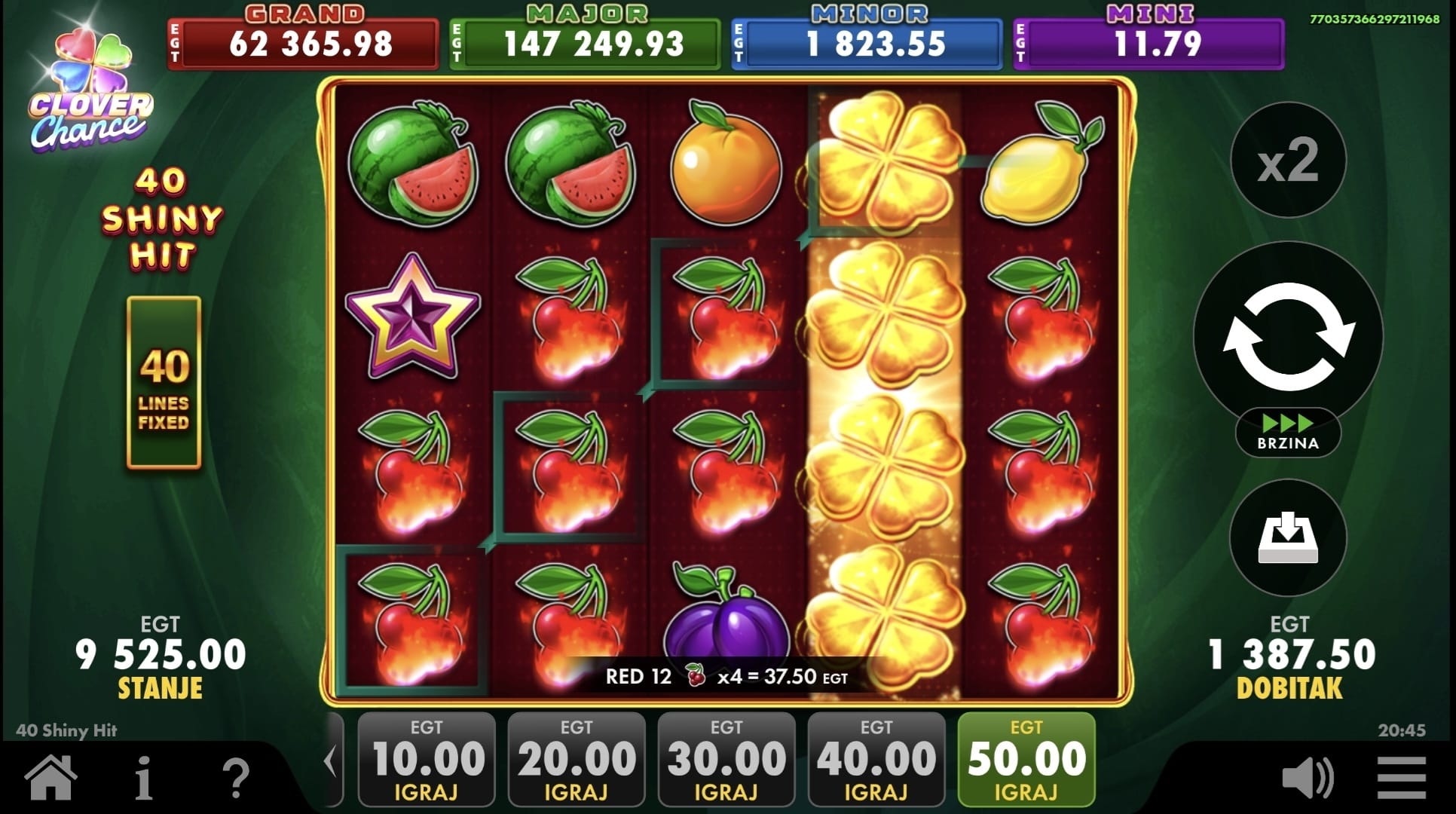
Task: Choose the 20.00 IGRAJ bet button
Action: (x=577, y=760)
